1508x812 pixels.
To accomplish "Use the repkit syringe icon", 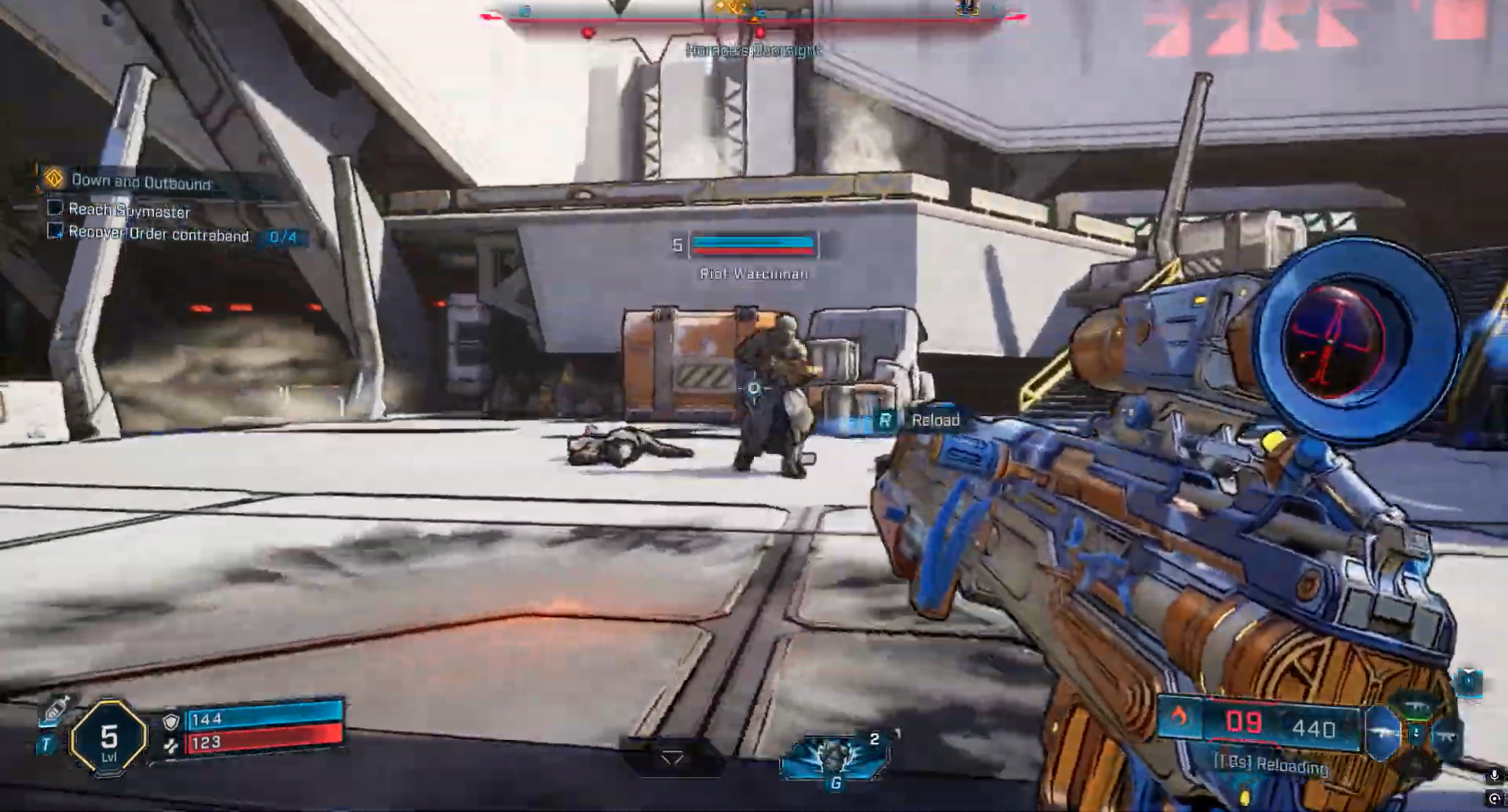I will point(55,708).
